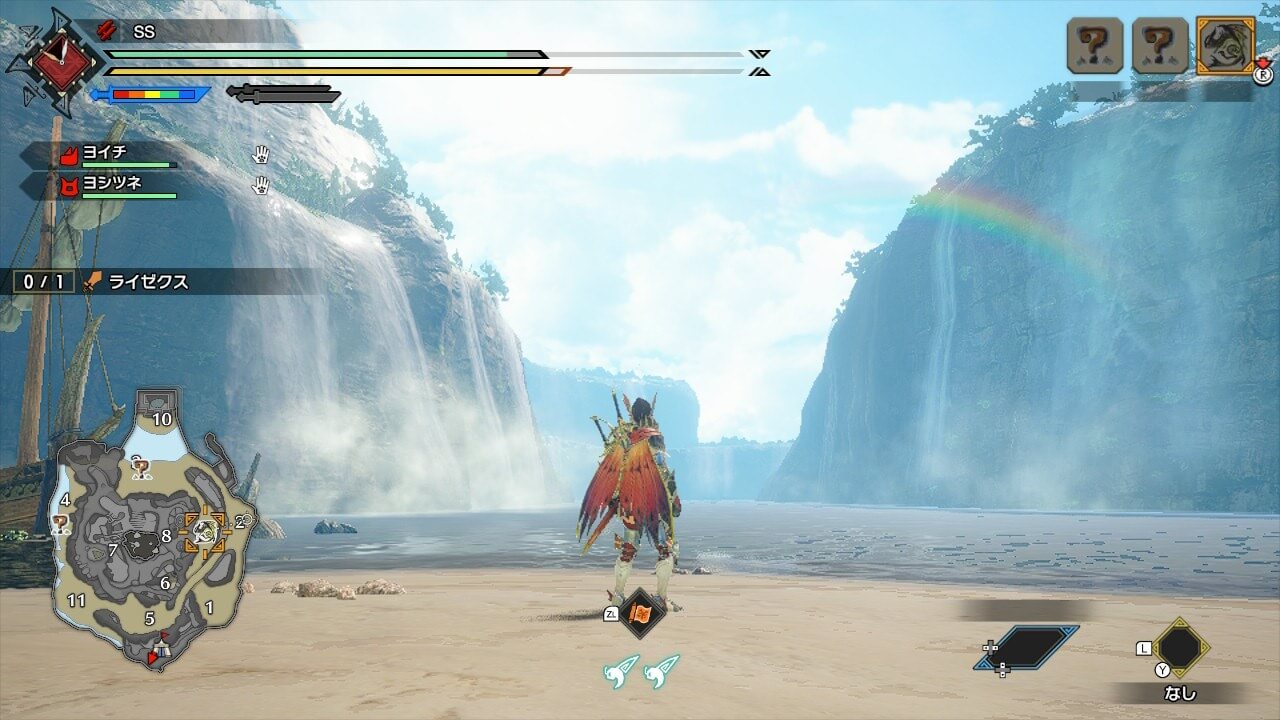Choose buddy ヨシツネ in the party list
This screenshot has width=1280, height=720.
[x=125, y=185]
